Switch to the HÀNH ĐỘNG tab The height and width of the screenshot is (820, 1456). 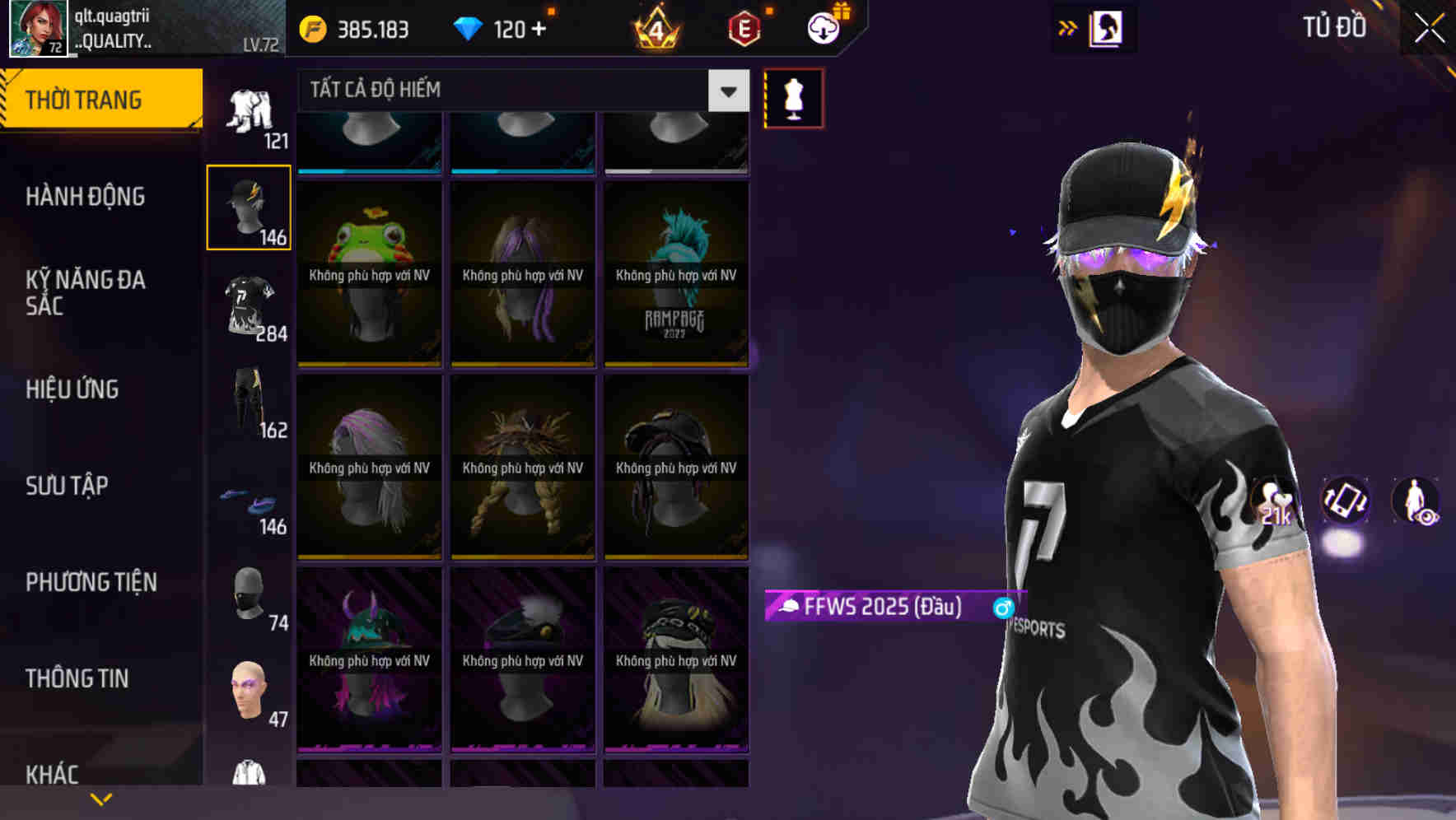84,196
